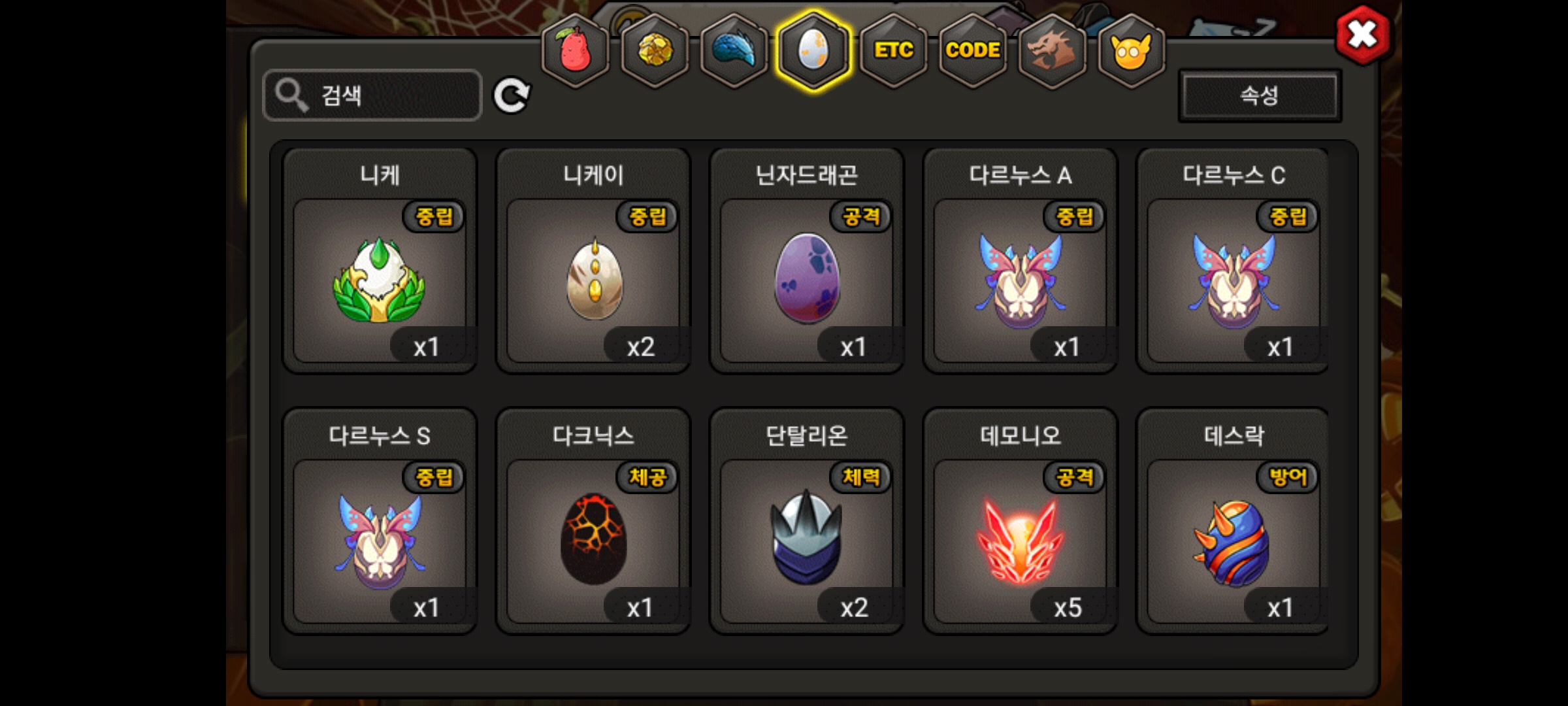1568x706 pixels.
Task: Select the purple 닌자드래곤 egg
Action: tap(807, 280)
